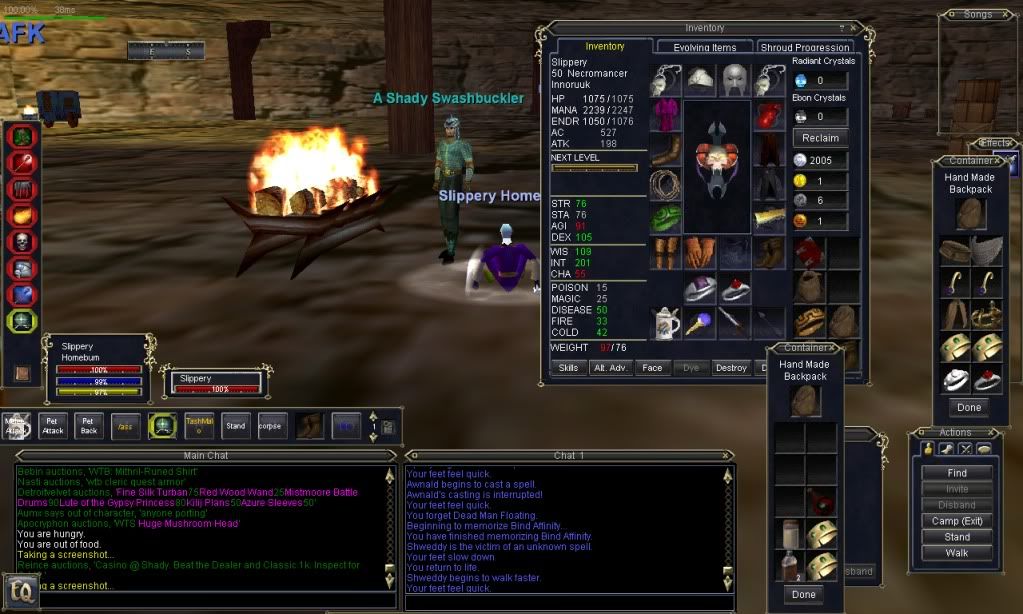Click the Destroy item button
This screenshot has height=614, width=1023.
point(731,368)
